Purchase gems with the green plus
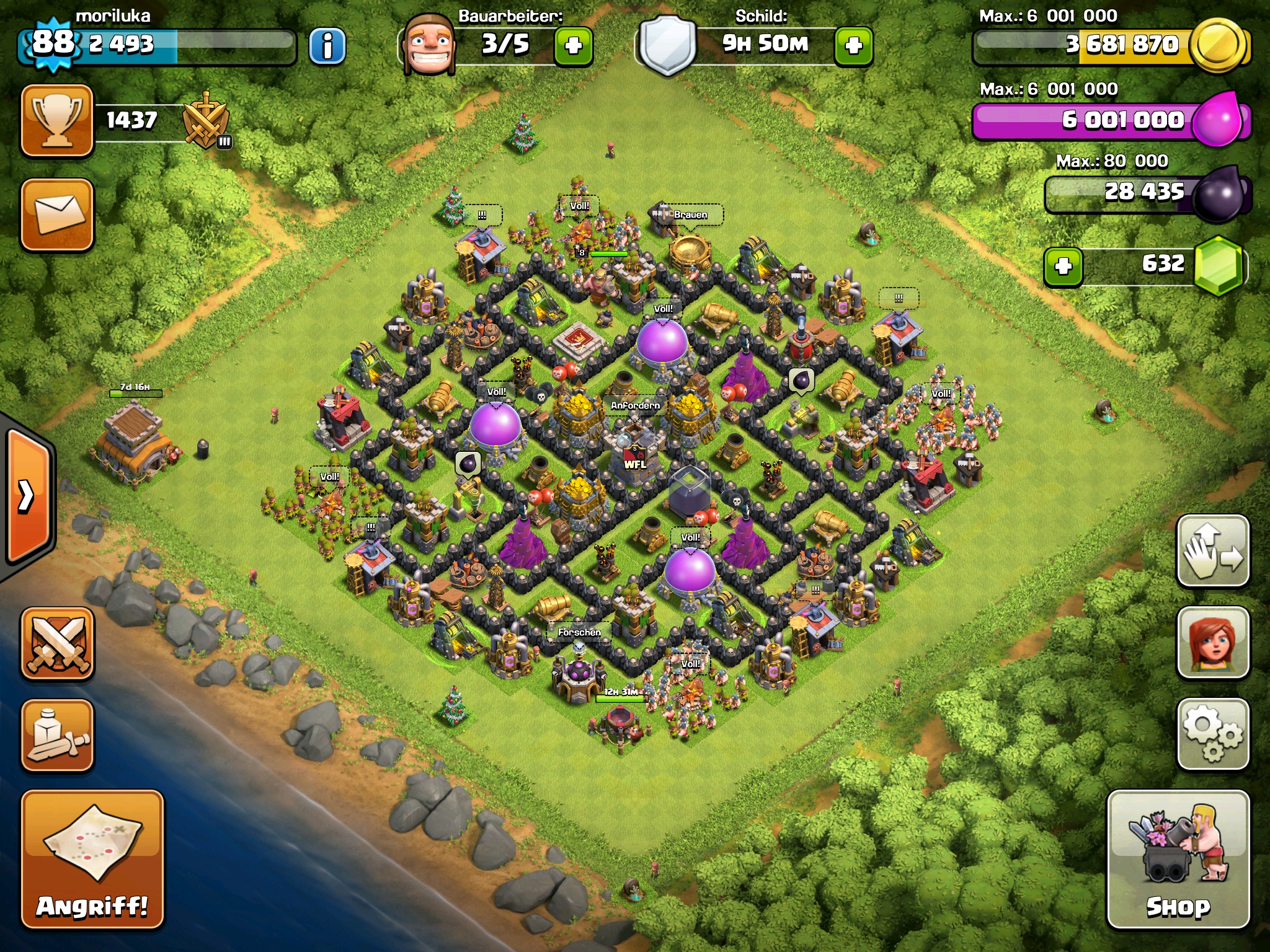The image size is (1270, 952). tap(1063, 267)
